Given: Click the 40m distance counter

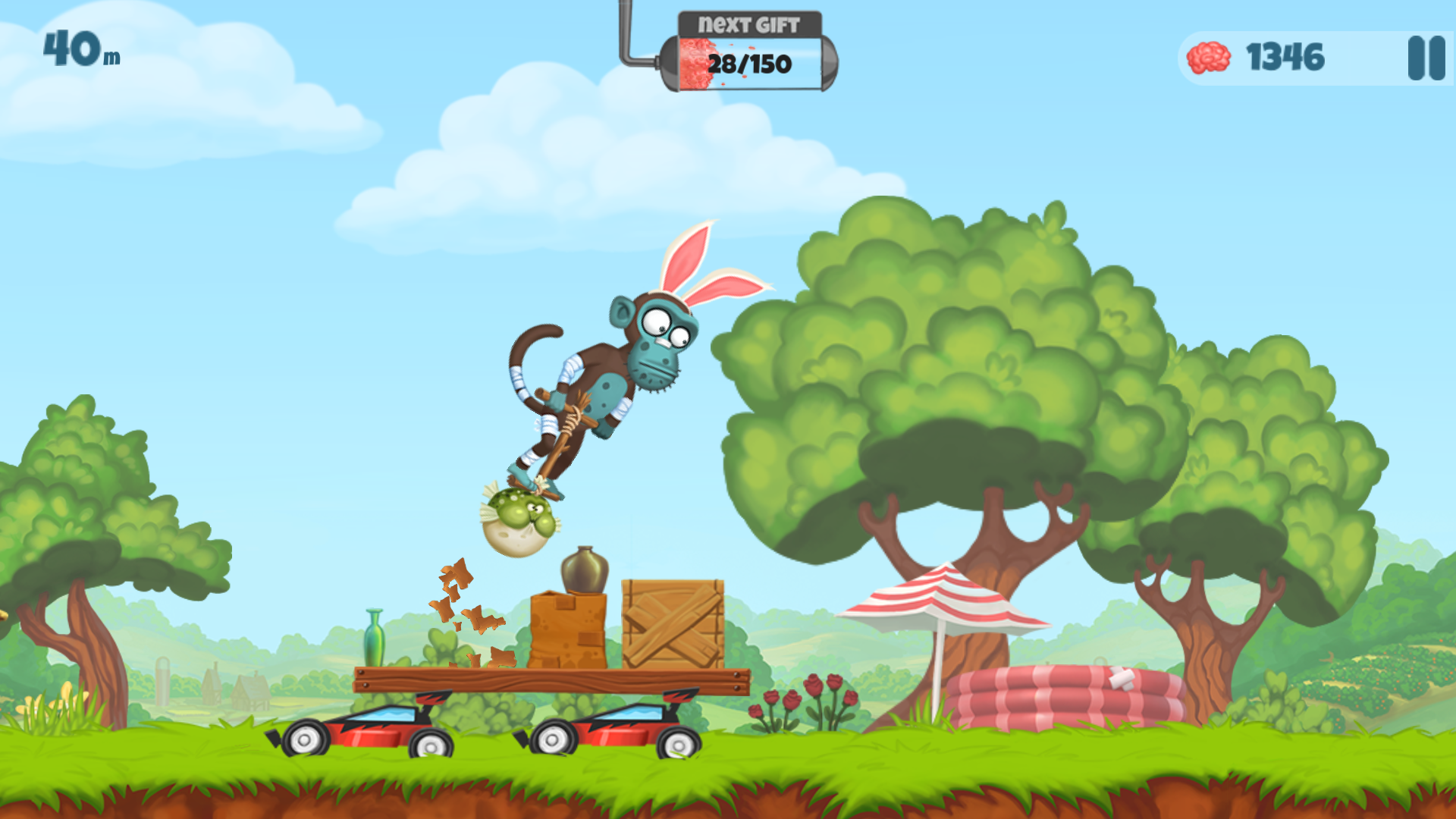Looking at the screenshot, I should click(x=77, y=52).
